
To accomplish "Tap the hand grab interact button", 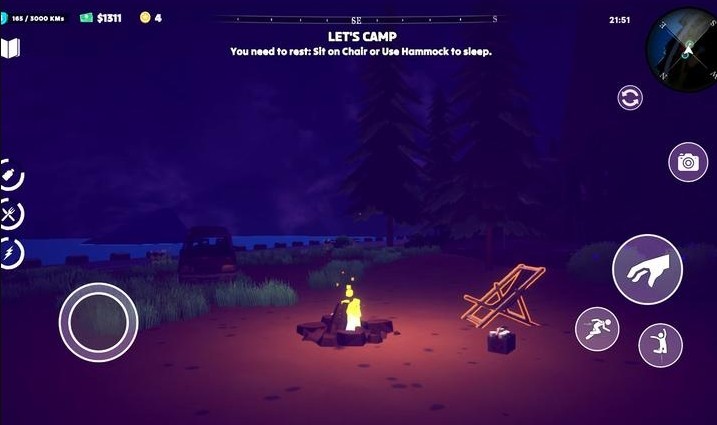I will pyautogui.click(x=647, y=269).
